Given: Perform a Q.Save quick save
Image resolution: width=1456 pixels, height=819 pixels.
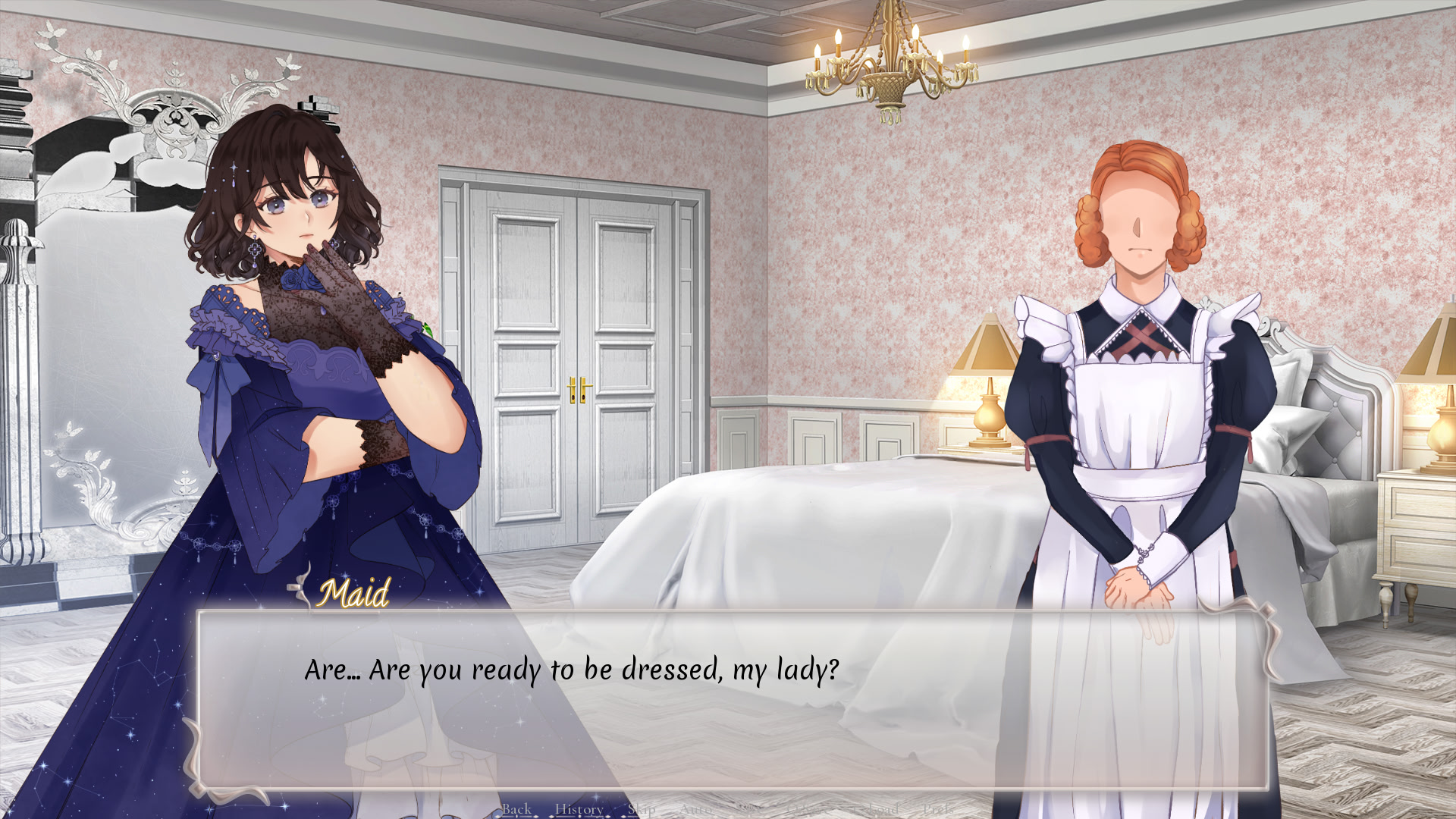Looking at the screenshot, I should (x=806, y=808).
